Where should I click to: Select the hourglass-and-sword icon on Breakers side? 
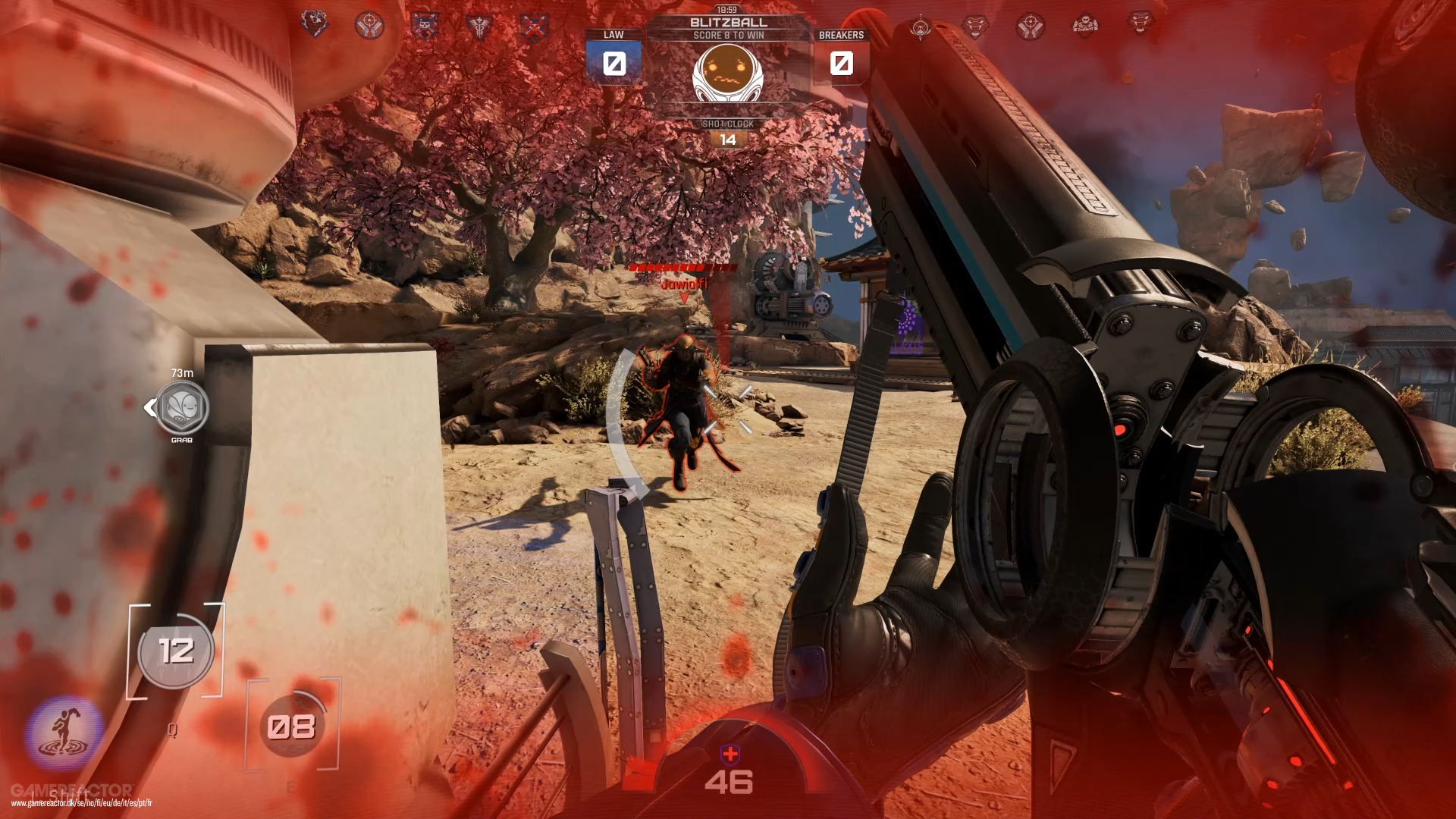(921, 24)
